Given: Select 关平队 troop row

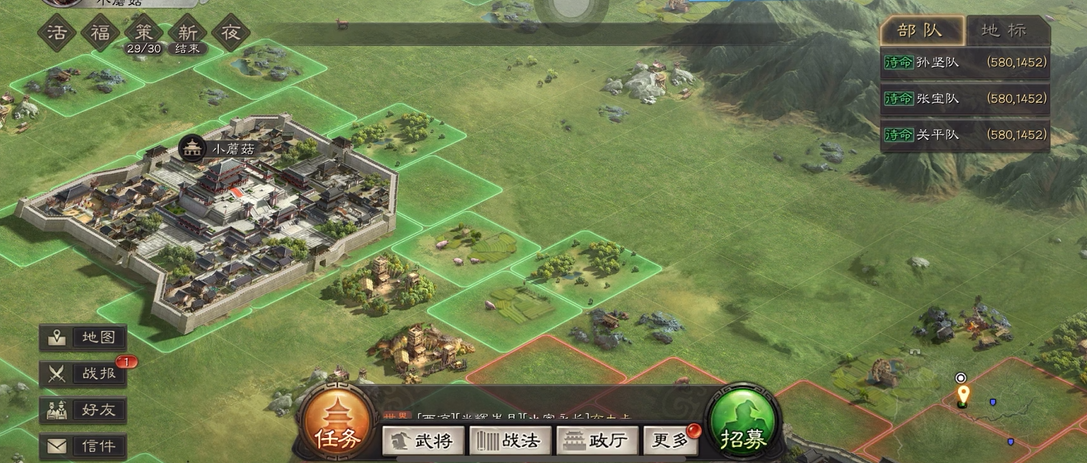Looking at the screenshot, I should point(964,134).
